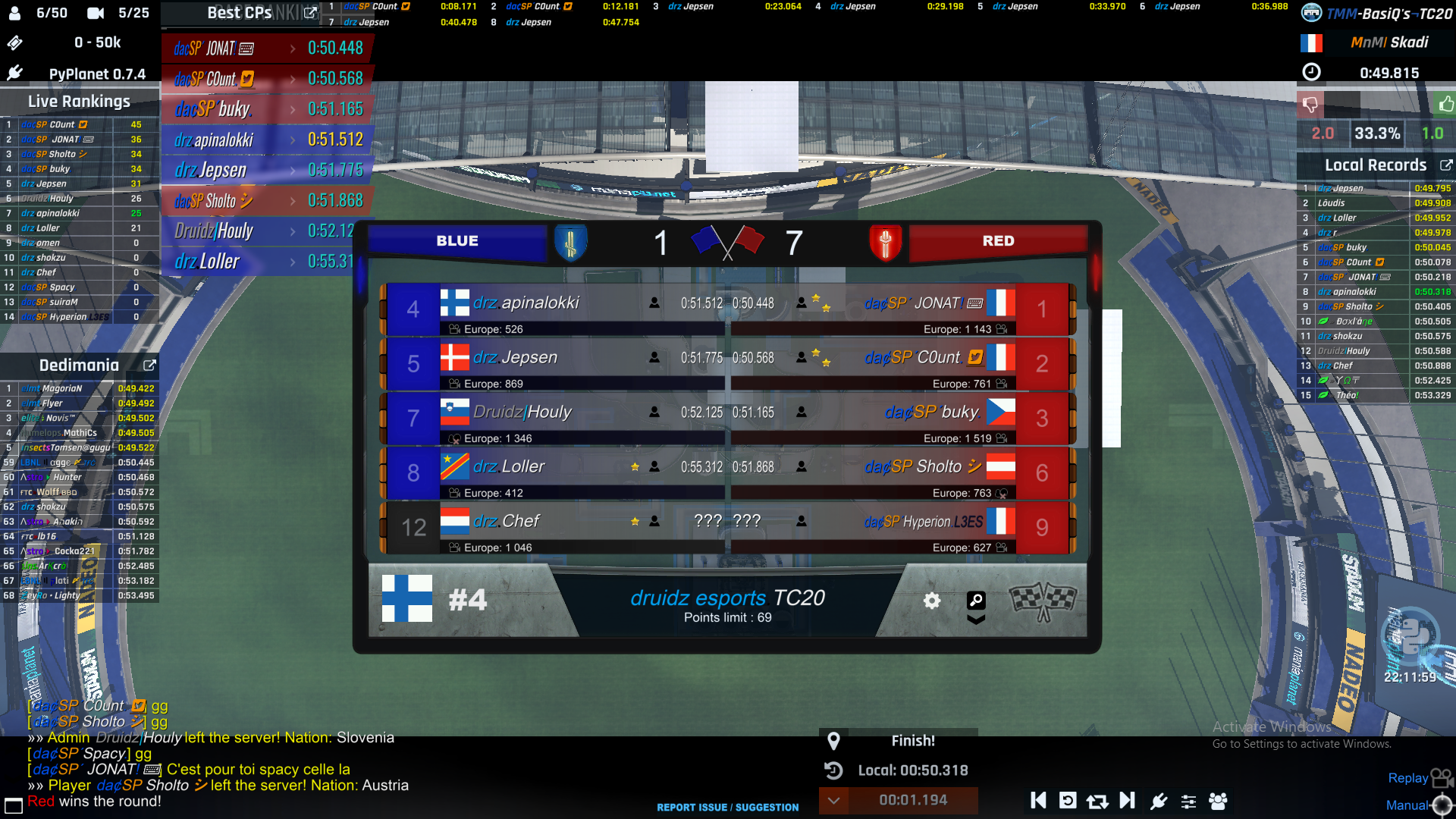
Task: Click the scoreboard magnifier search button
Action: click(976, 601)
